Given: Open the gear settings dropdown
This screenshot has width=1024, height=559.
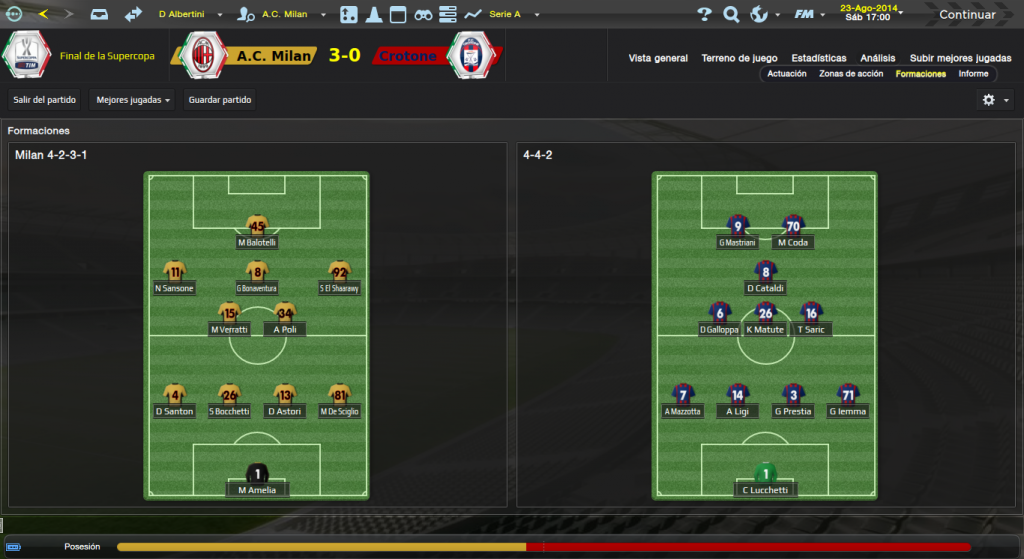Looking at the screenshot, I should 995,100.
